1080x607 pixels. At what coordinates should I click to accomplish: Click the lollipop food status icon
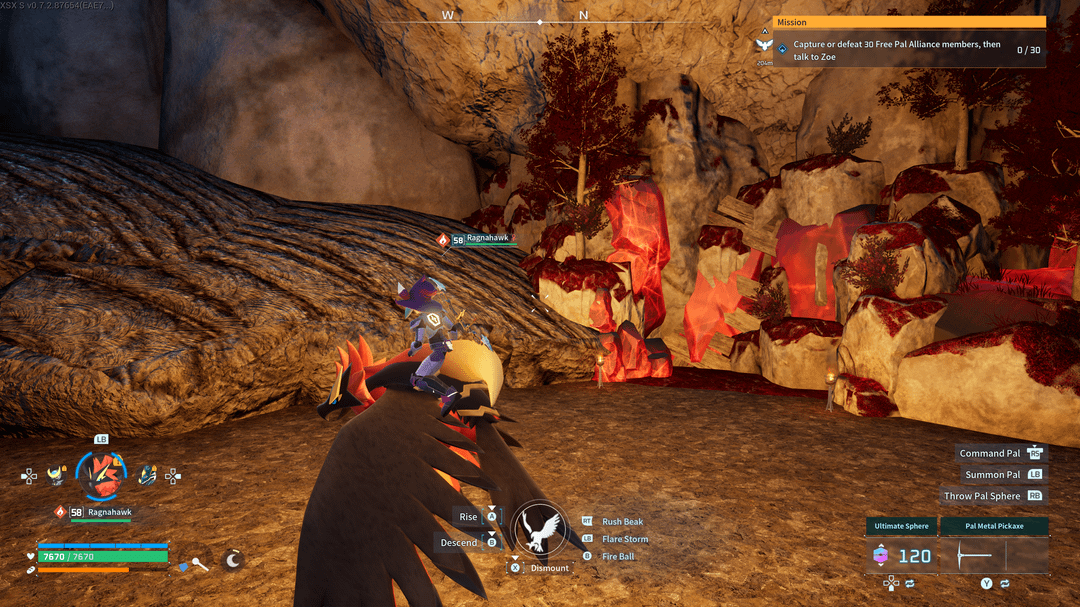[x=199, y=564]
